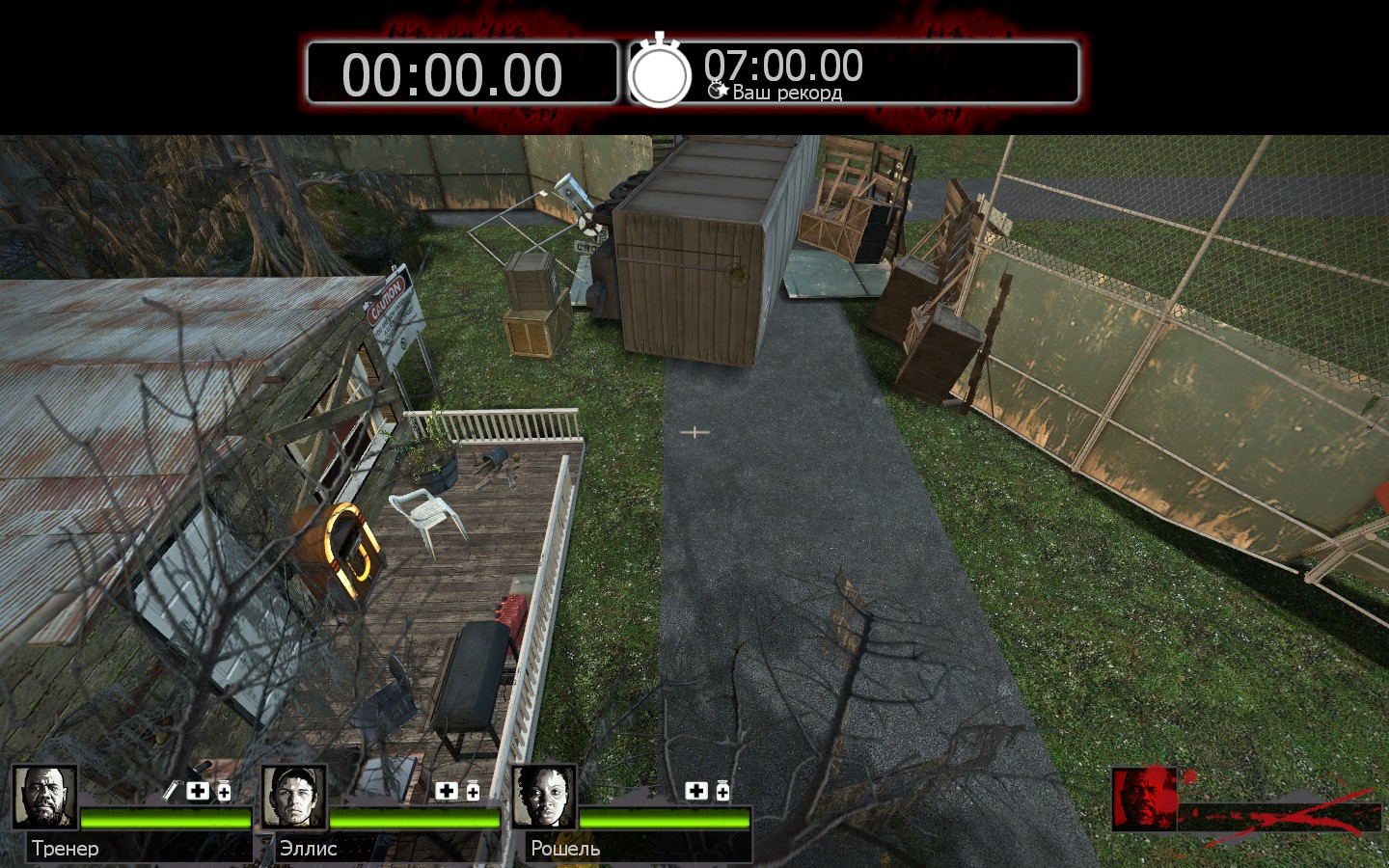This screenshot has height=868, width=1389.
Task: Click the stopwatch icon beside the timer
Action: [x=660, y=71]
